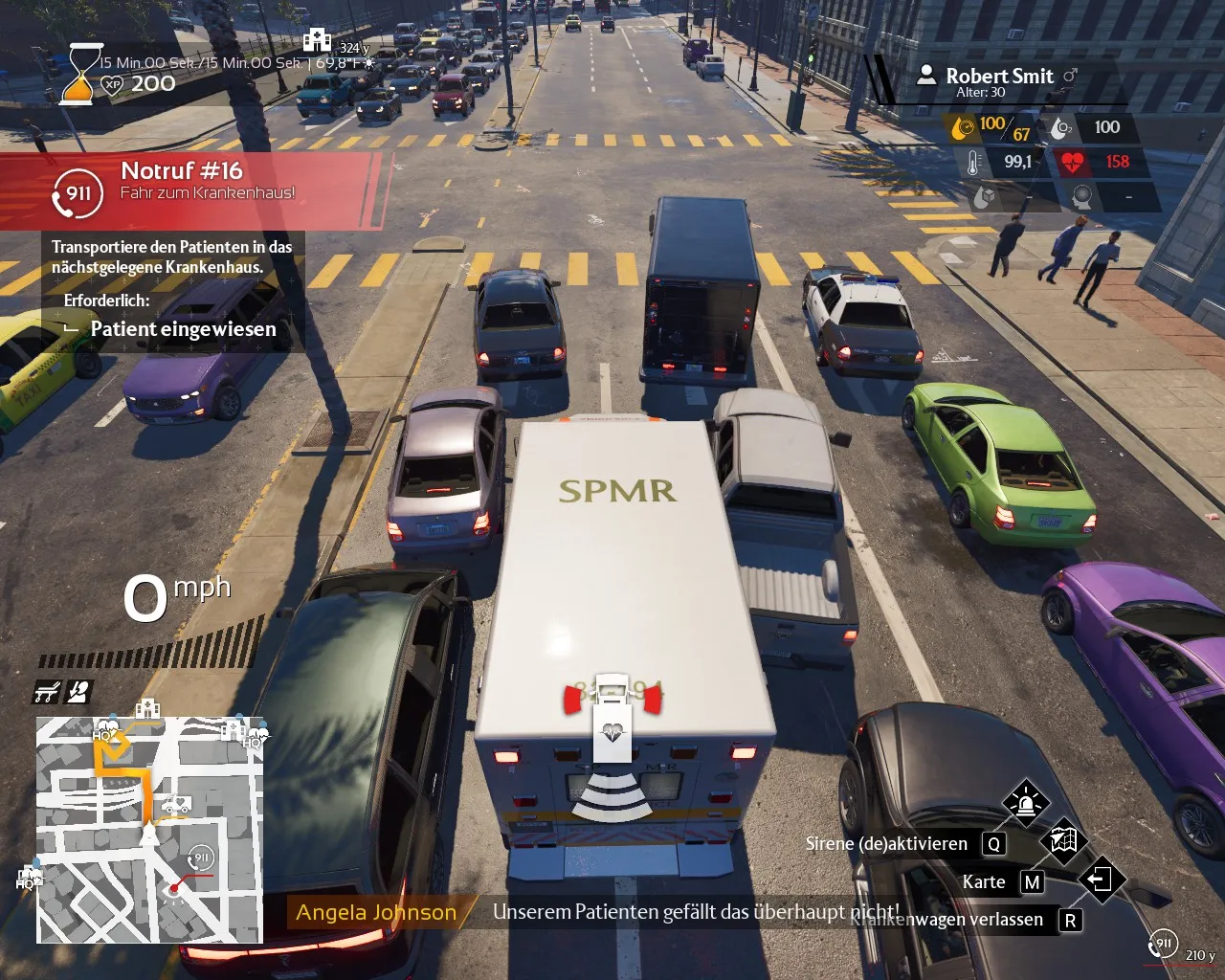The height and width of the screenshot is (980, 1225).
Task: Open the map via the Karte icon
Action: point(1063,841)
